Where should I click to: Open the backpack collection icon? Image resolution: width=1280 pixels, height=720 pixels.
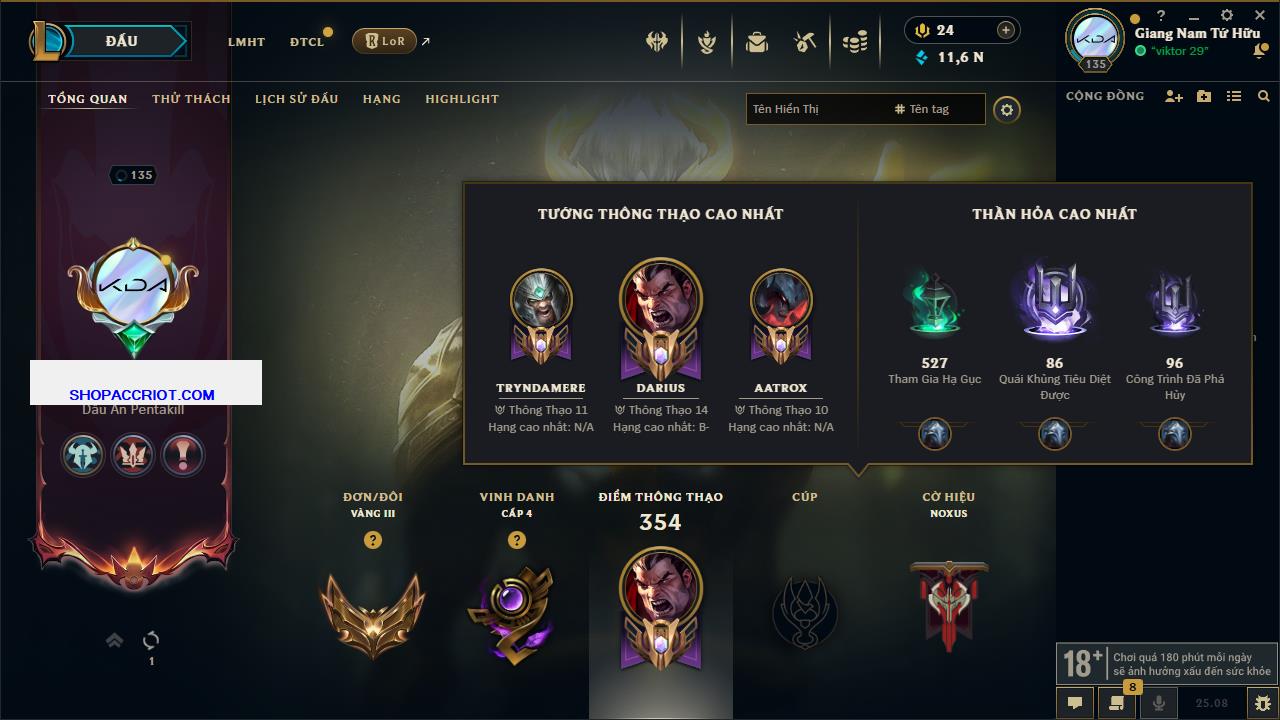[757, 42]
